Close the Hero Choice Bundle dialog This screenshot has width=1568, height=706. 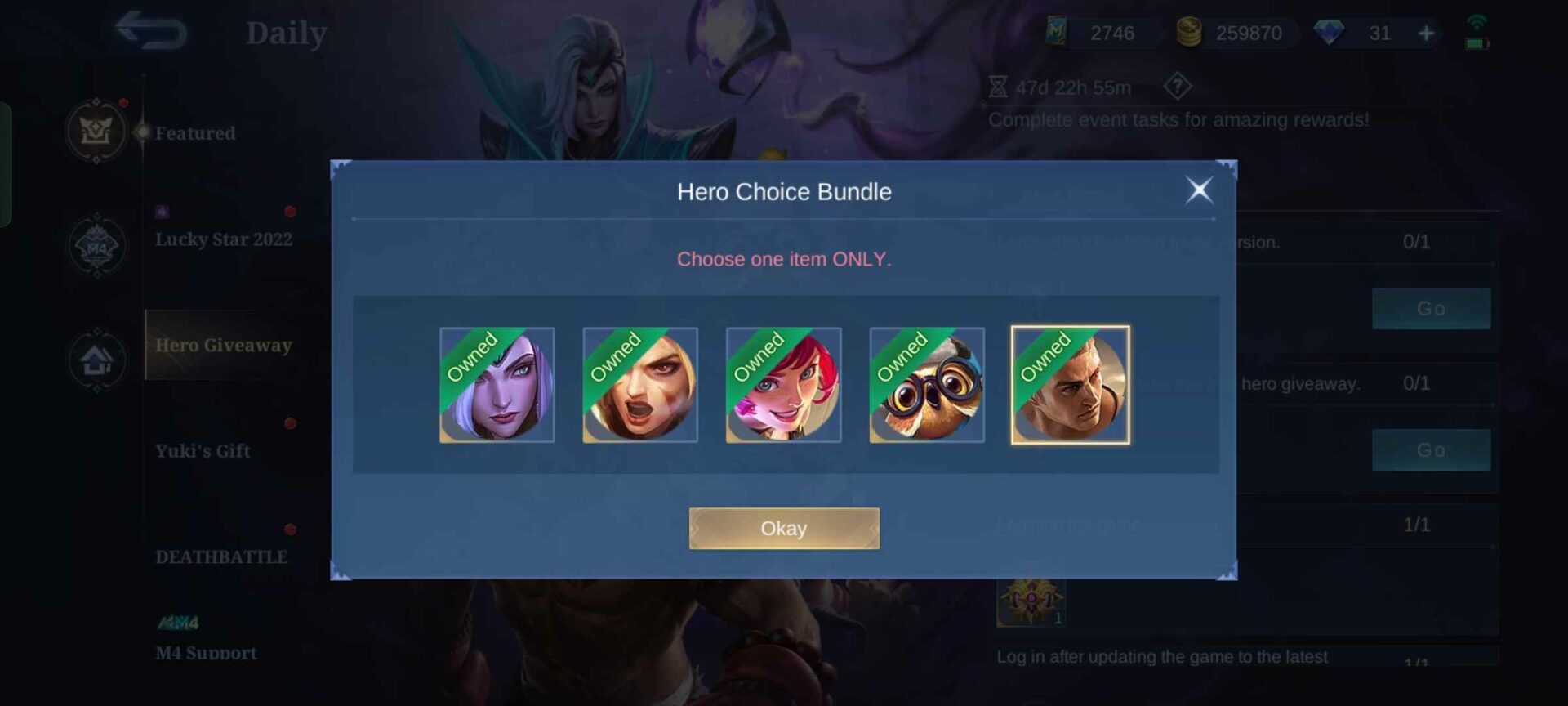1199,190
